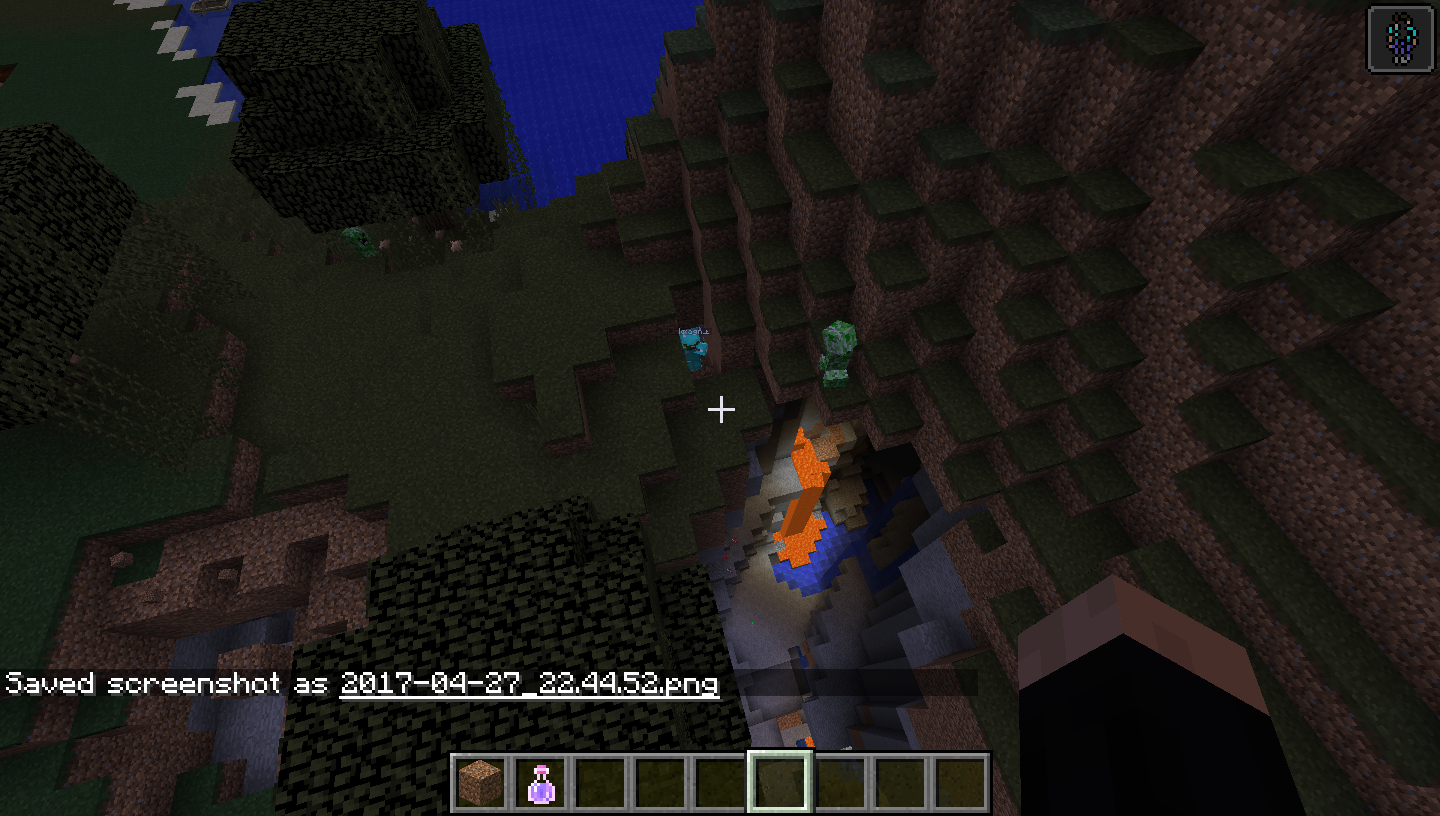
Task: Choose the purple potion hotbar slot
Action: click(x=541, y=783)
